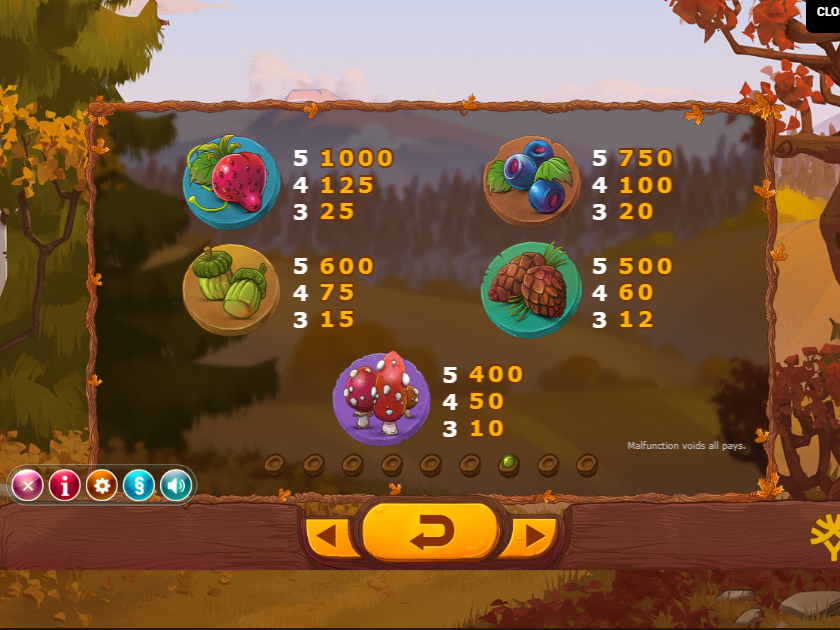Click the orange return arrow button
This screenshot has width=840, height=630.
[x=430, y=532]
